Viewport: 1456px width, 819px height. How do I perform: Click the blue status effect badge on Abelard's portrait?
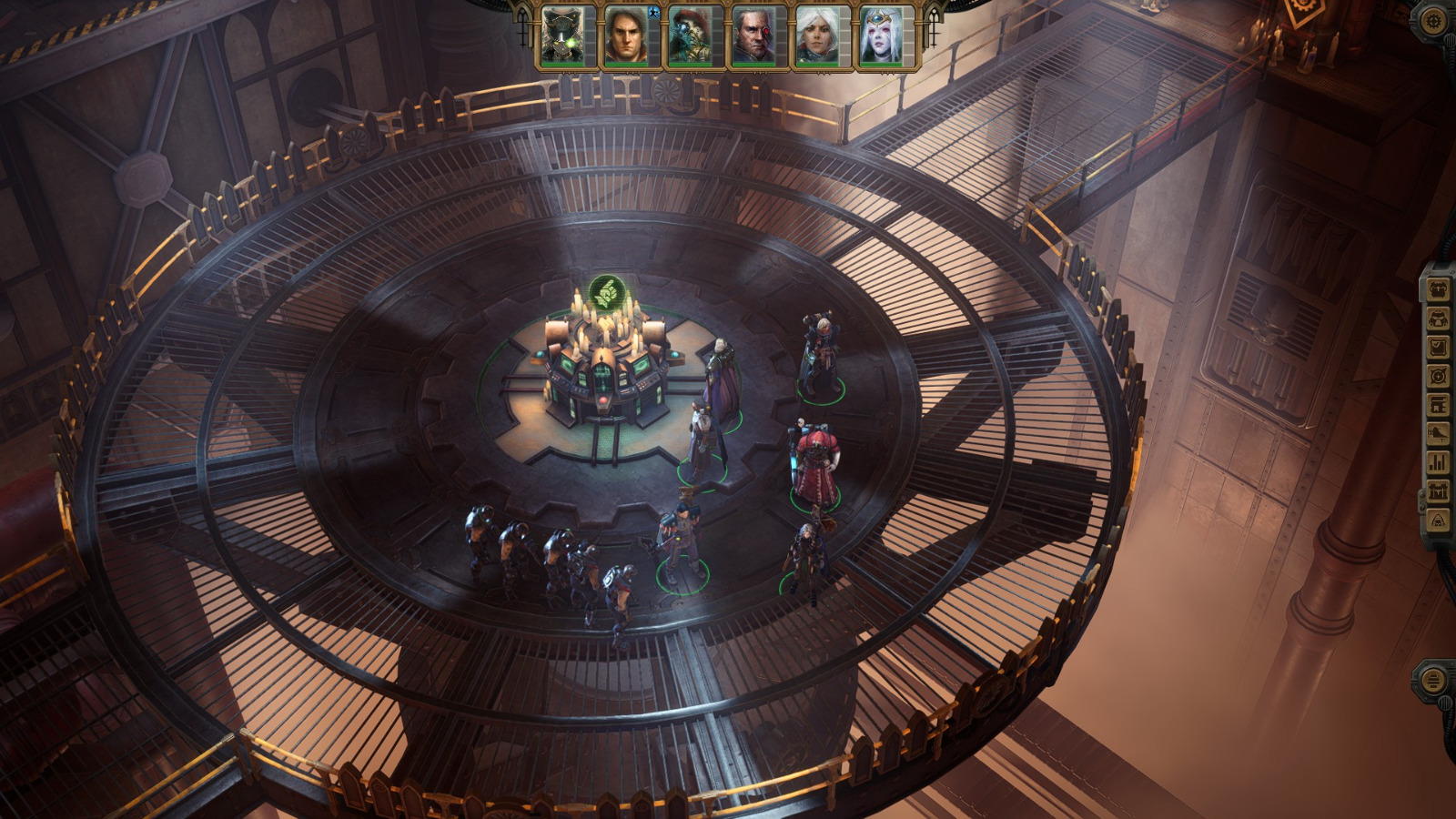[654, 13]
